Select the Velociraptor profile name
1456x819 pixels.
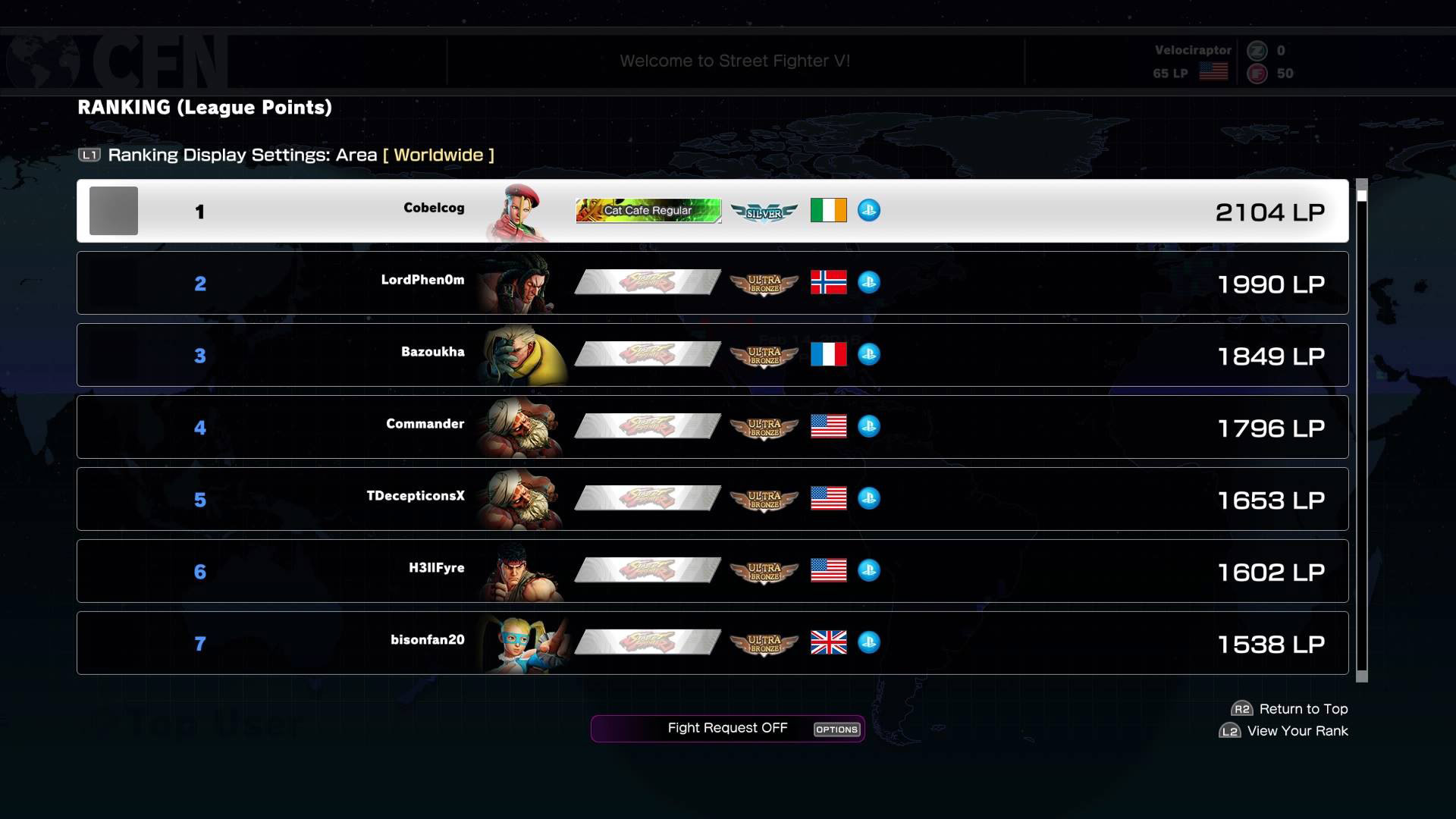[1191, 50]
